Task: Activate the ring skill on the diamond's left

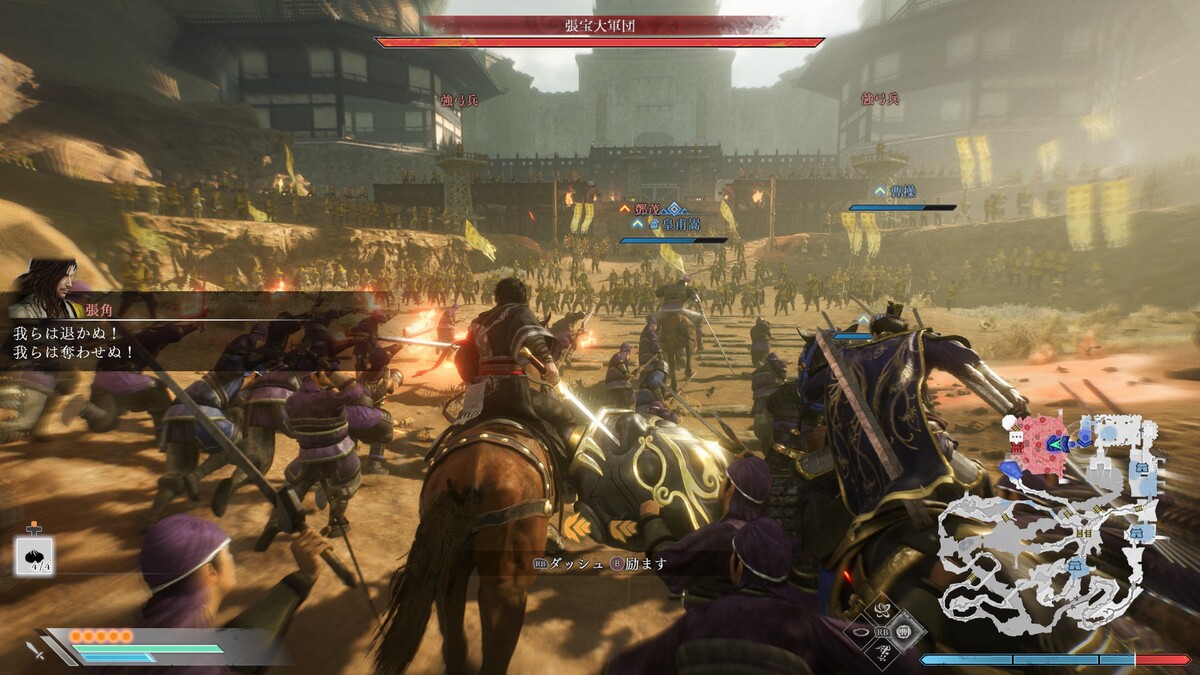Action: point(861,631)
